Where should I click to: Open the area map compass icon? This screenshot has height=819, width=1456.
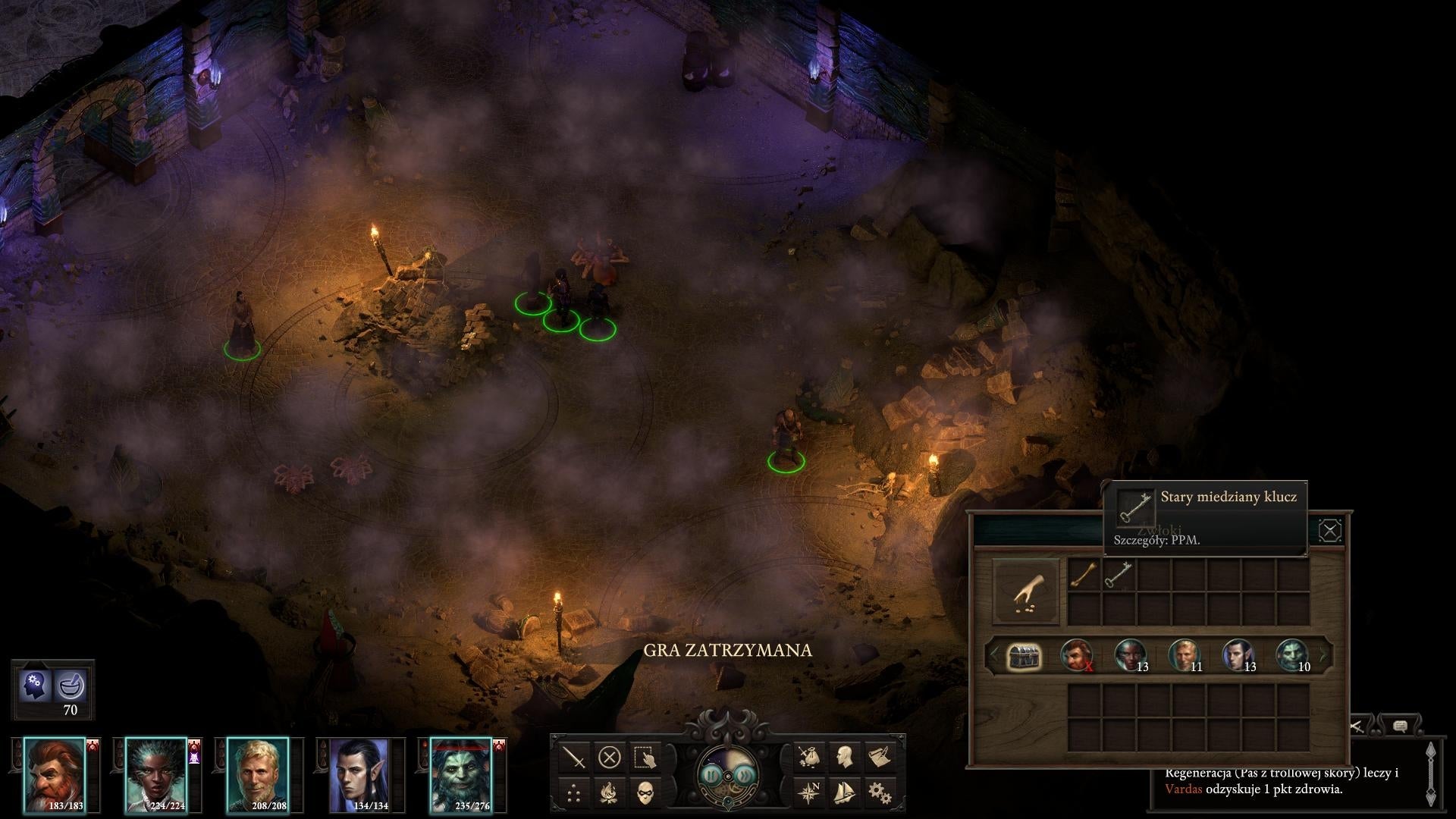(x=808, y=793)
